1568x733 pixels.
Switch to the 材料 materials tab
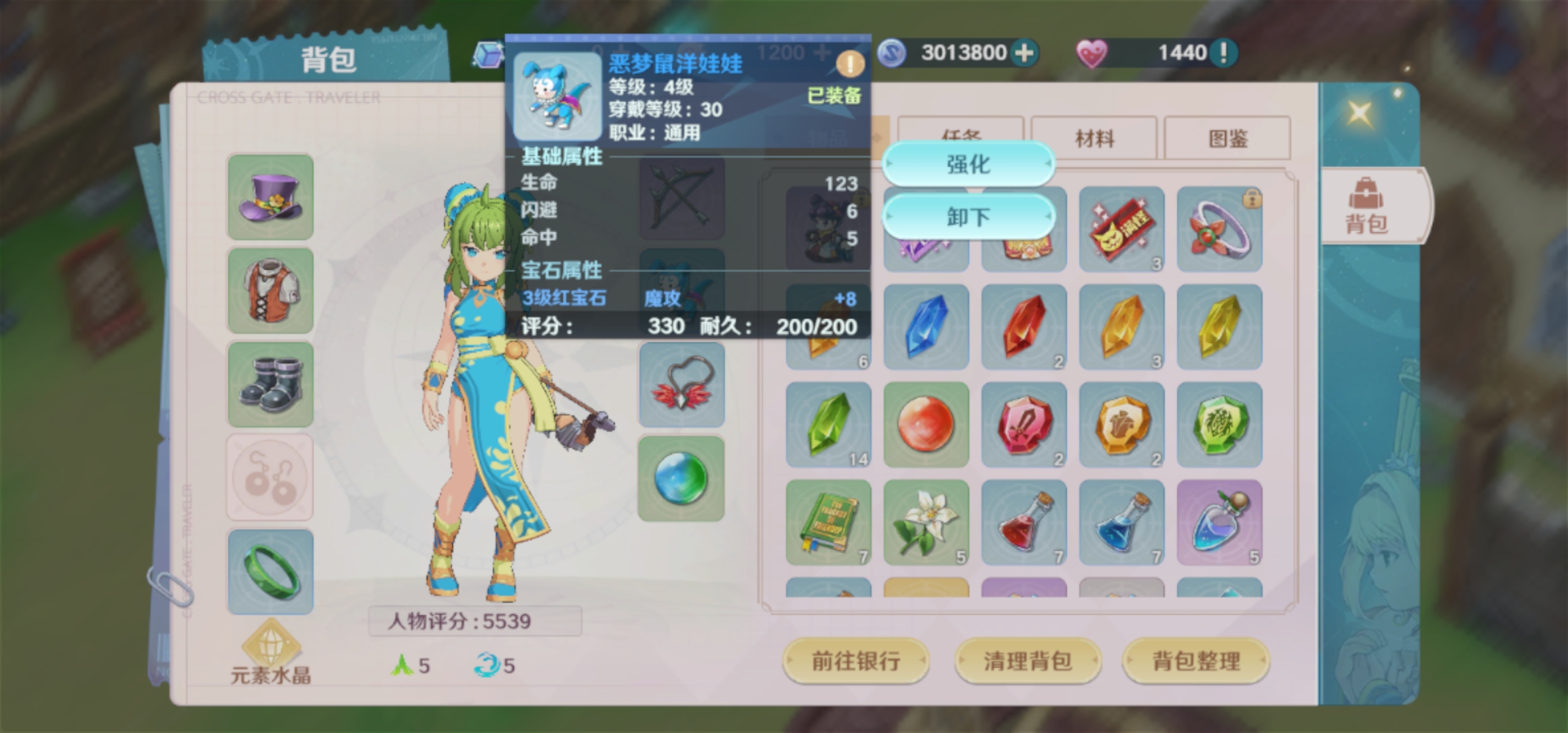pos(1095,137)
